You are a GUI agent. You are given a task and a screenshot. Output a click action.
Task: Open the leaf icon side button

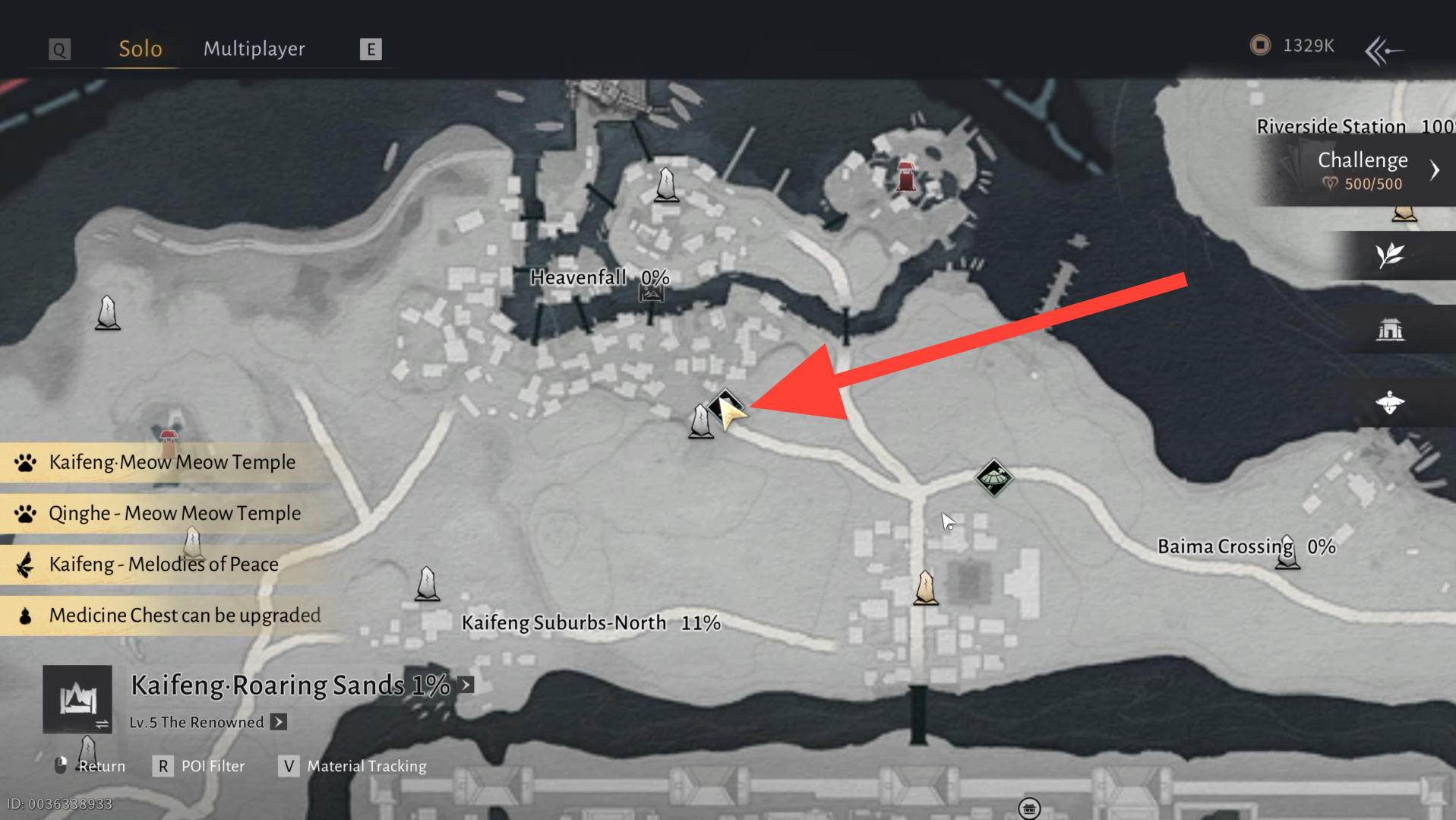point(1390,255)
